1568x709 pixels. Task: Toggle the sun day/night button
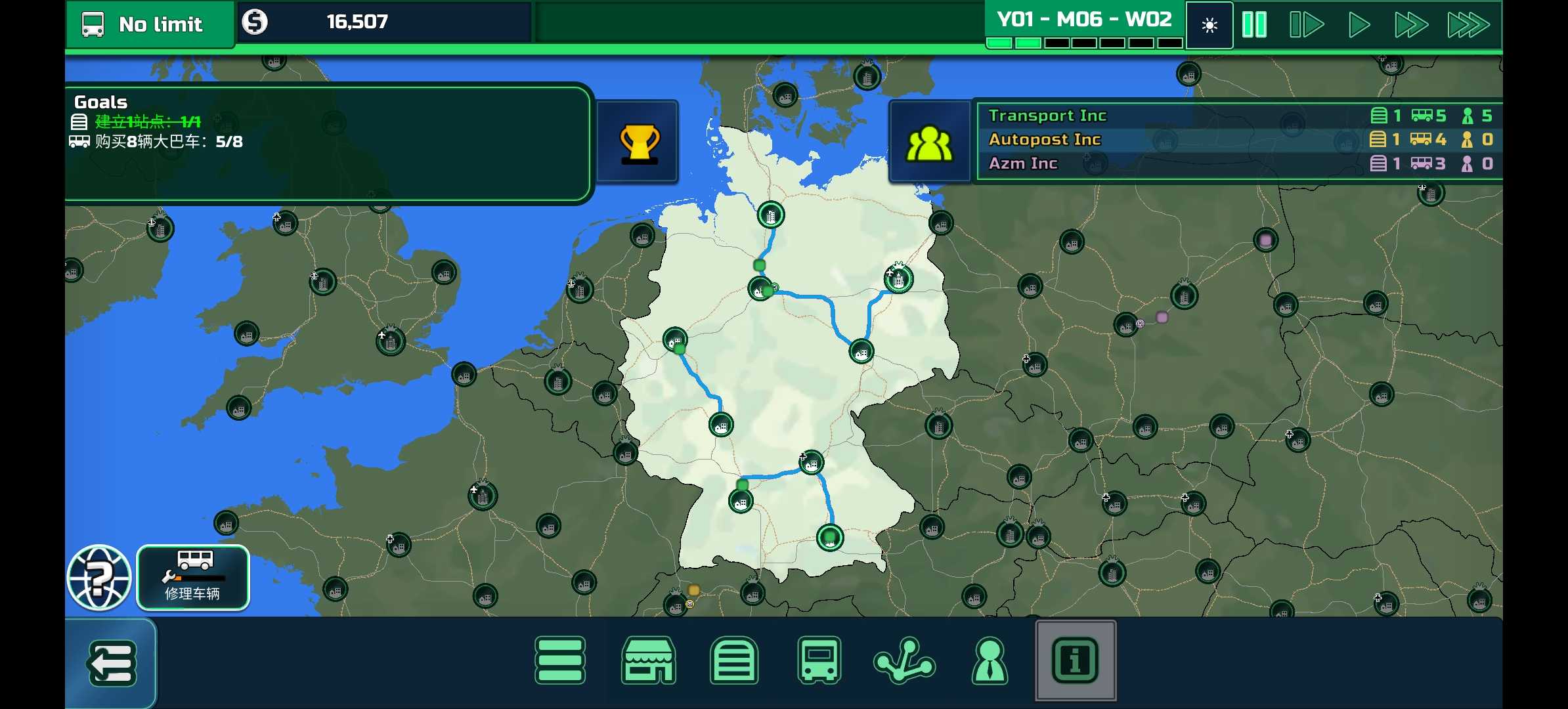[x=1209, y=25]
